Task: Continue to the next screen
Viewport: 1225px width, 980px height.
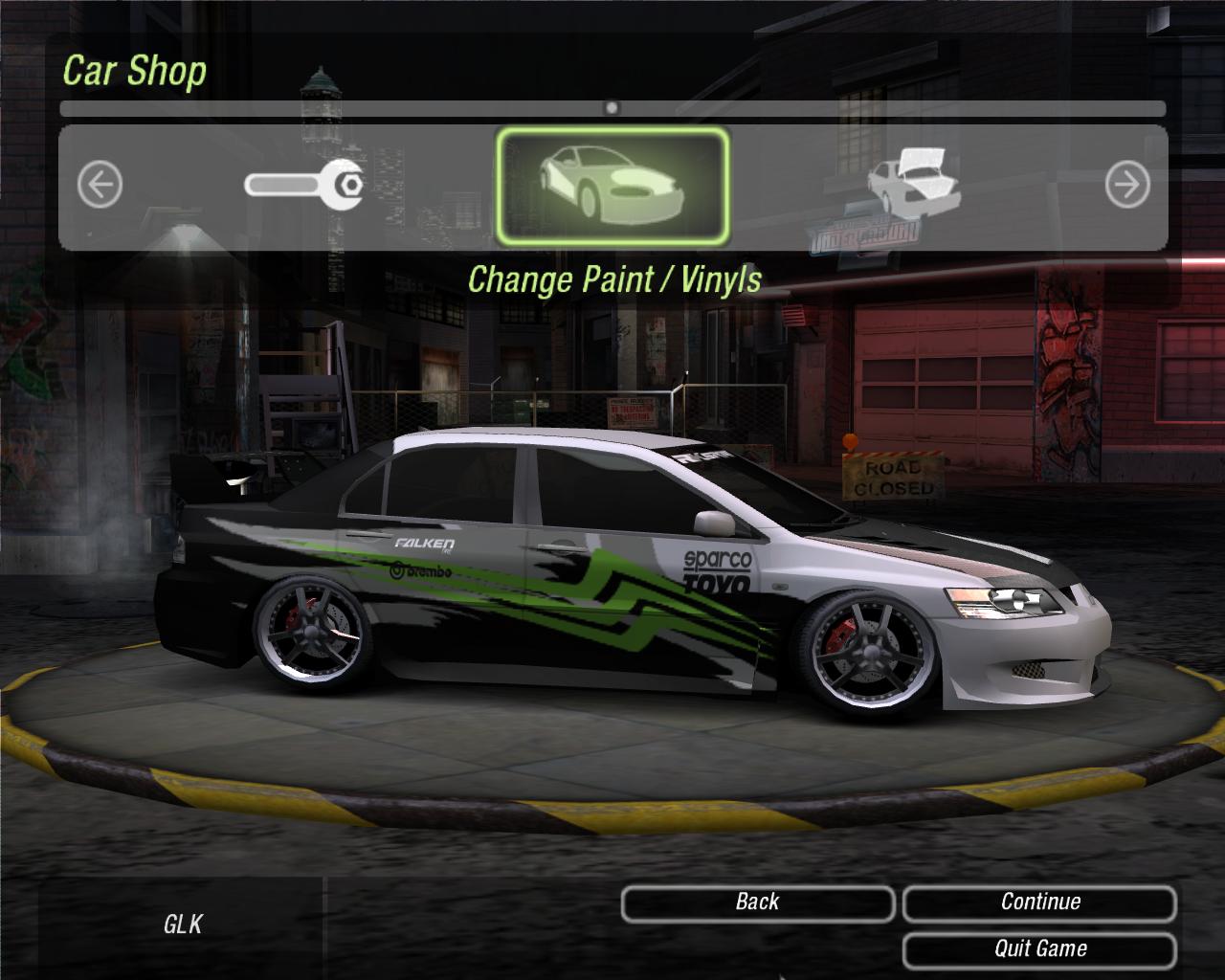Action: pyautogui.click(x=1039, y=902)
